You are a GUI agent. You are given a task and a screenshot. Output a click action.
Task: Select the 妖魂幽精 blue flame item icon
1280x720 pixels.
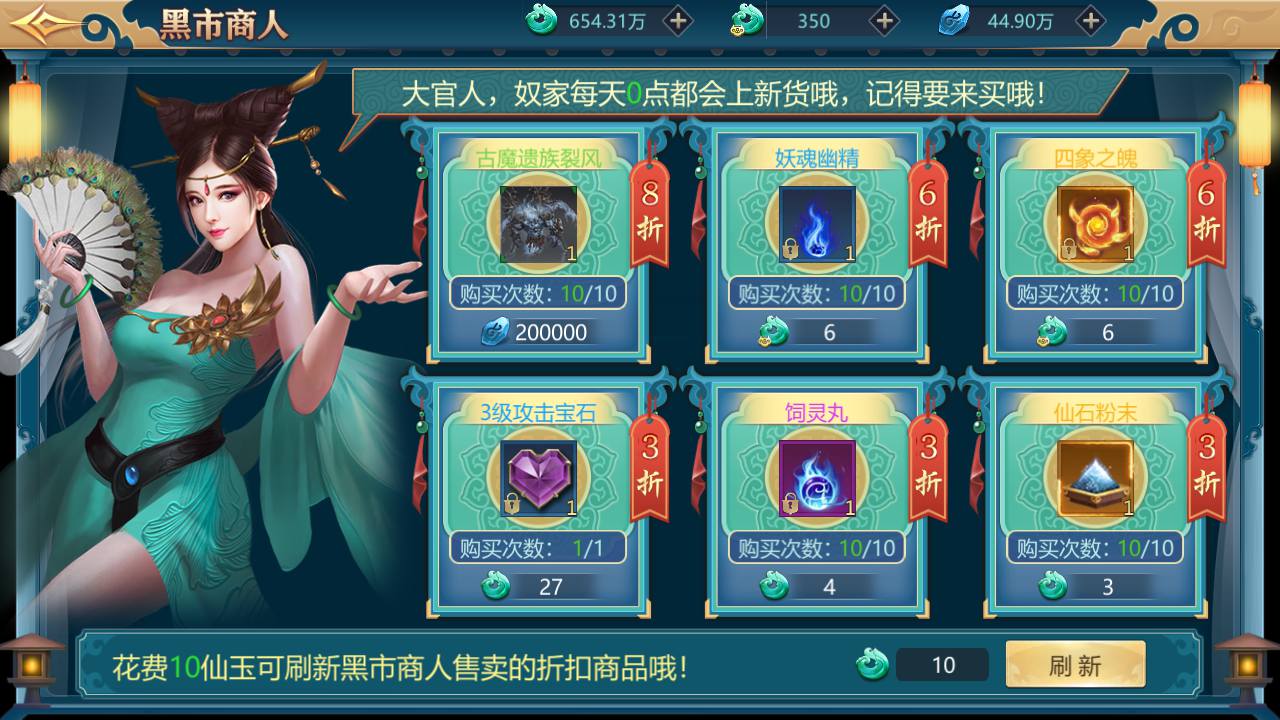tap(816, 224)
